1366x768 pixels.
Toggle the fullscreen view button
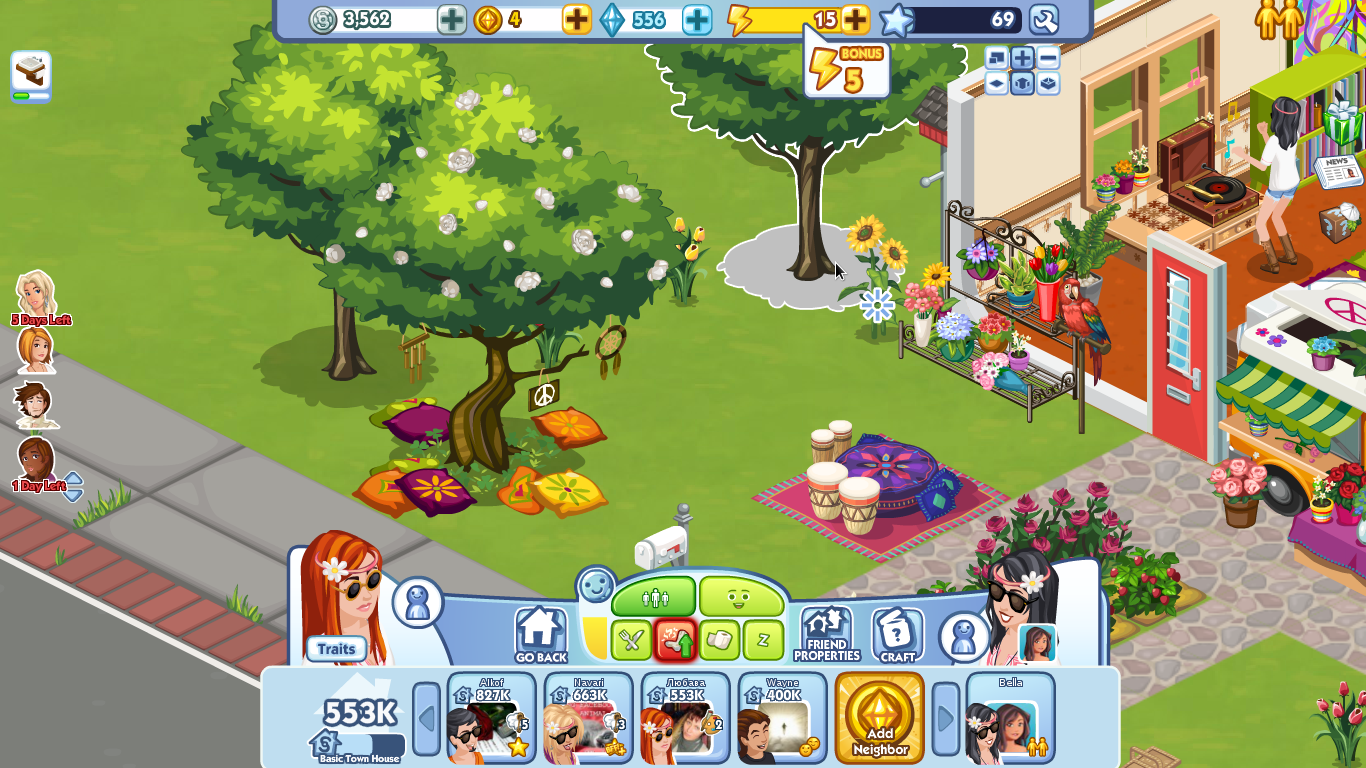[996, 57]
